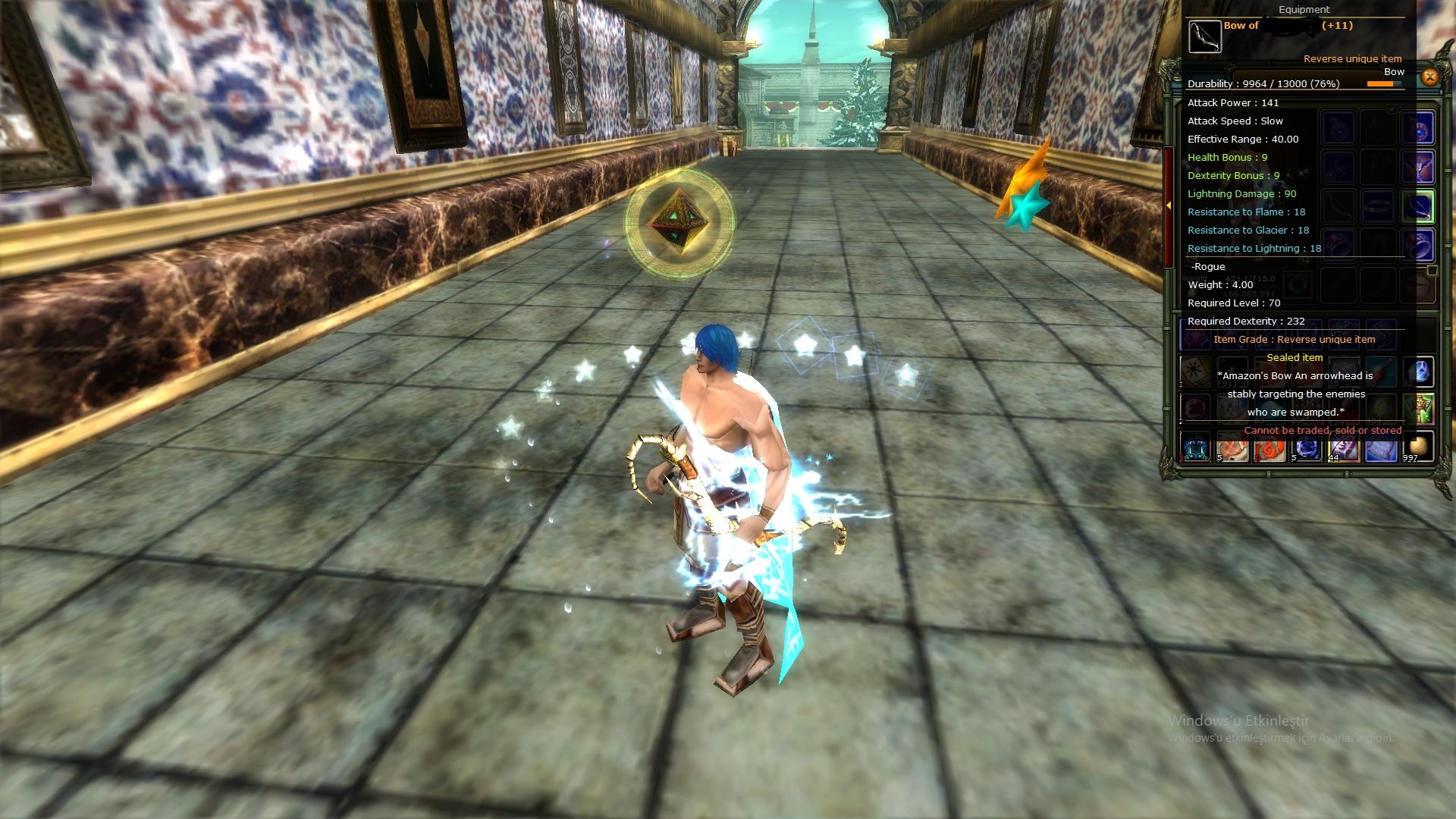Select the equipped bow in the green-highlighted slot

point(1417,207)
